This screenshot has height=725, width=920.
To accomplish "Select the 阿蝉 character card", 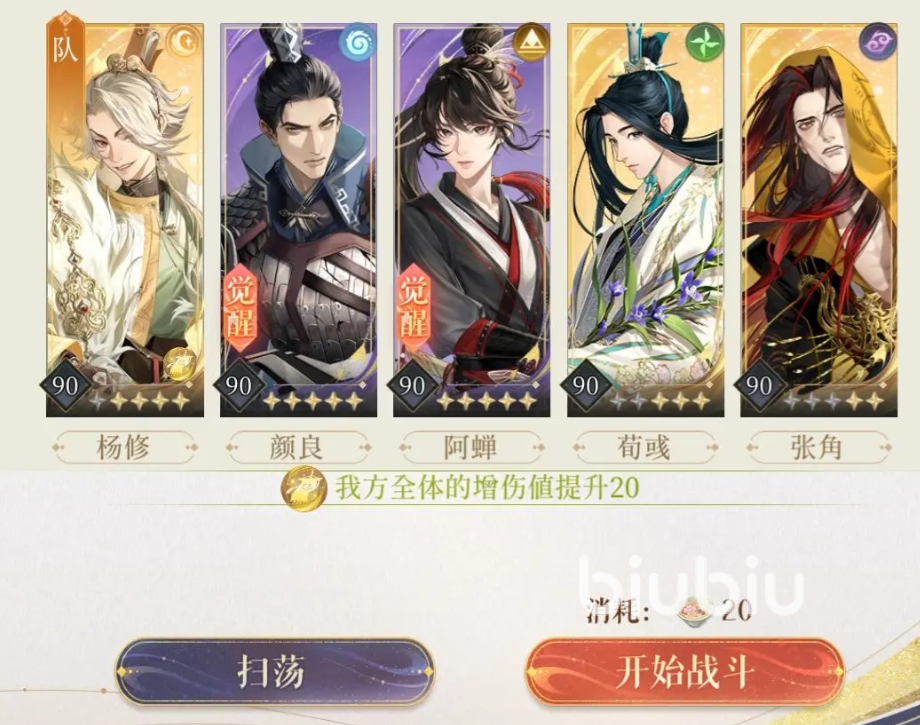I will coord(472,220).
